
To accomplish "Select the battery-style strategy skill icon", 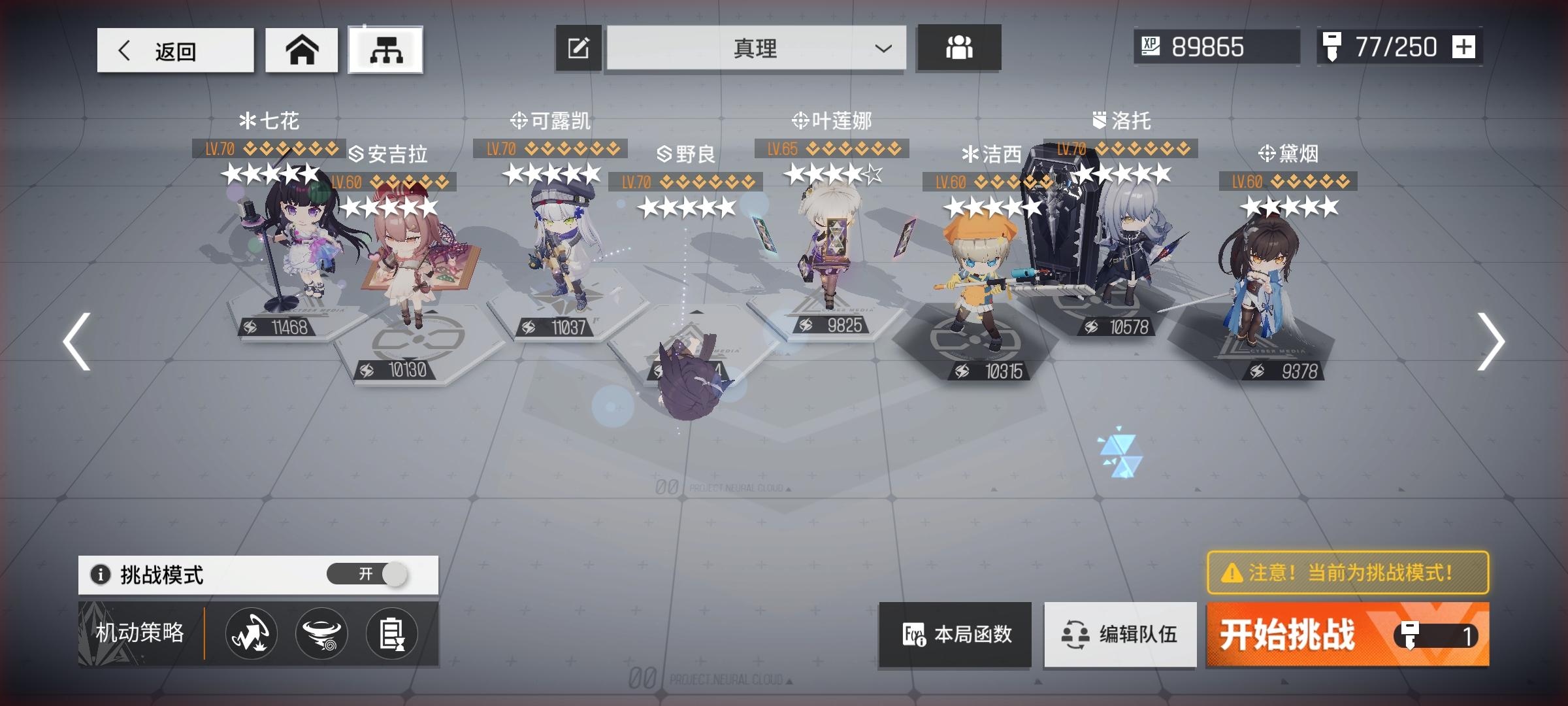I will (x=391, y=633).
